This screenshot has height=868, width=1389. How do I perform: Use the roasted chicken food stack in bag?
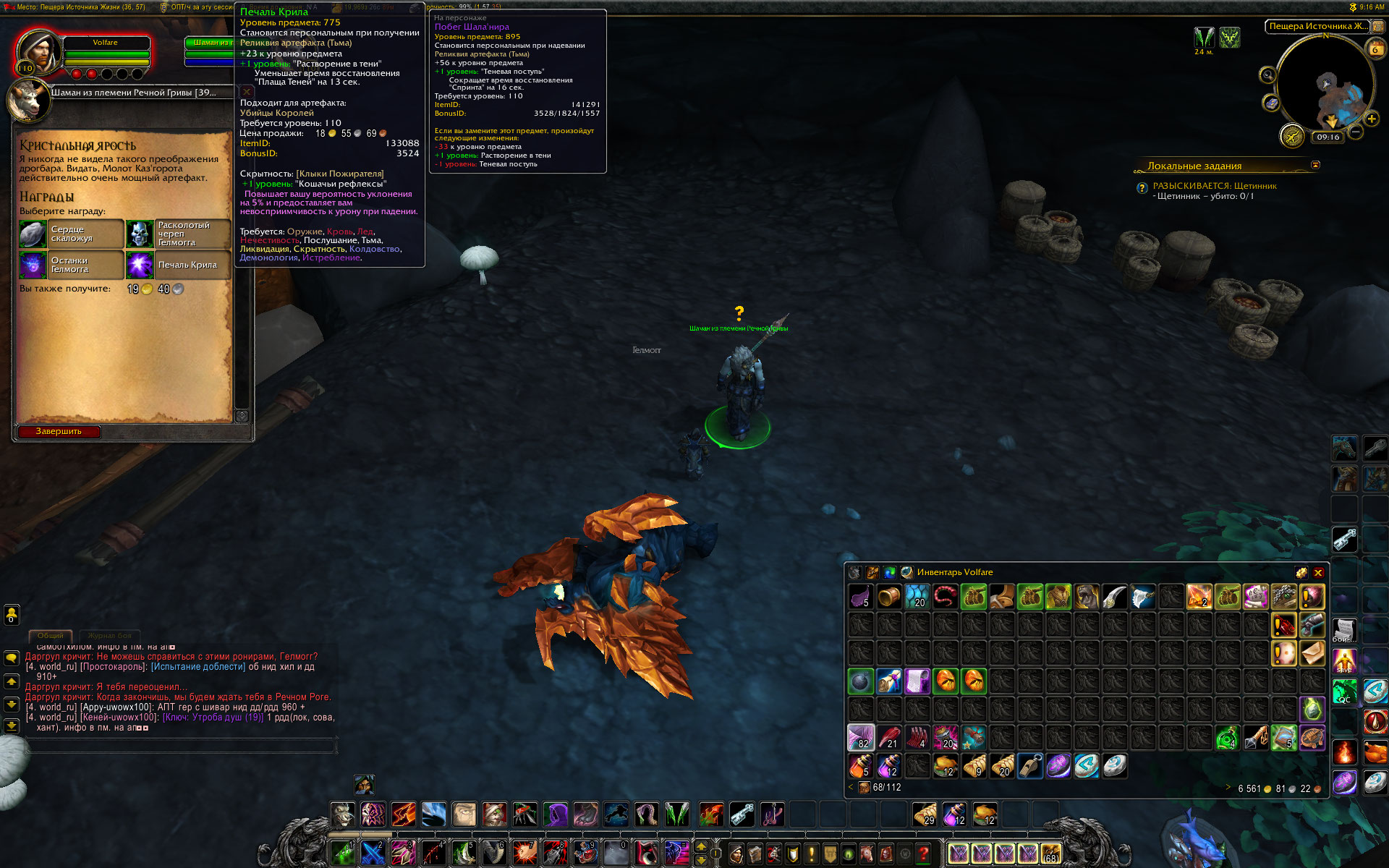pos(946,766)
